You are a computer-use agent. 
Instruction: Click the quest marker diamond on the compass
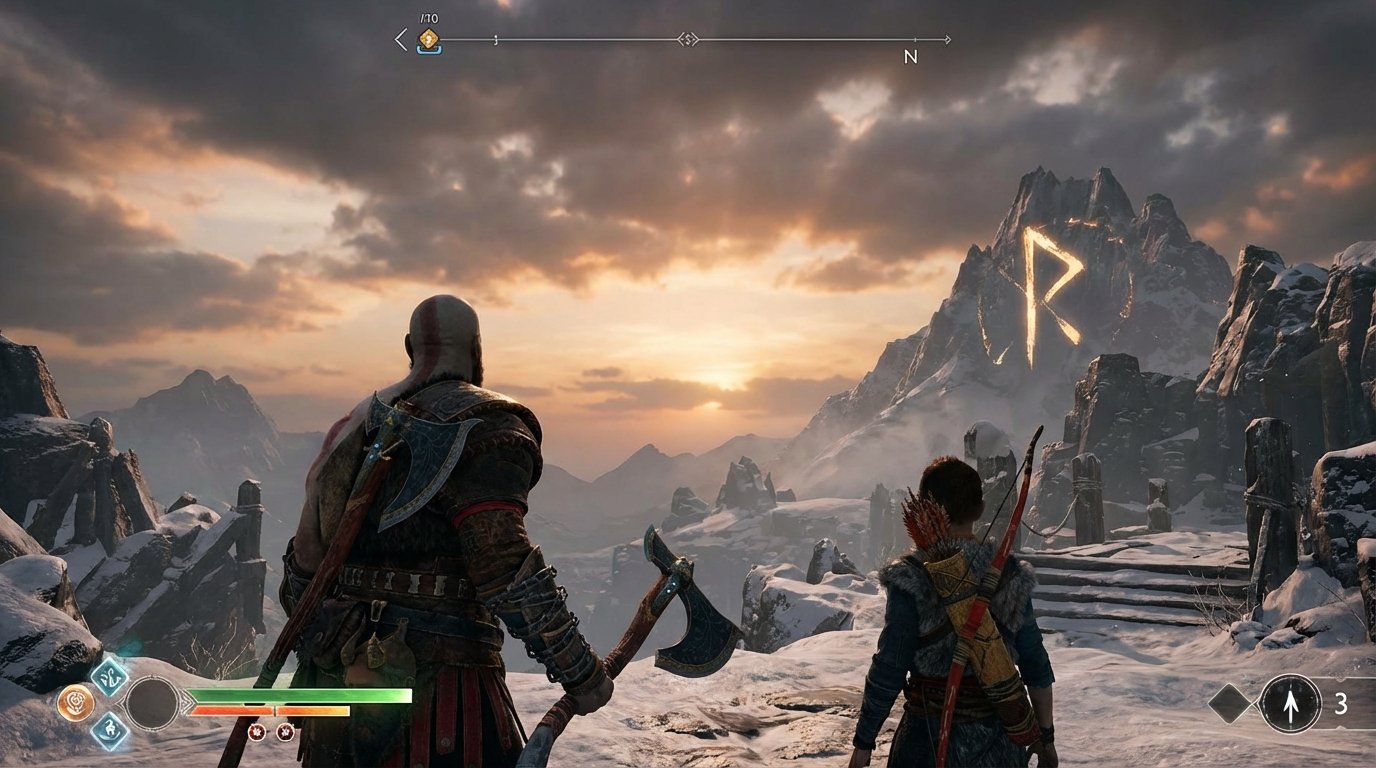pos(428,37)
